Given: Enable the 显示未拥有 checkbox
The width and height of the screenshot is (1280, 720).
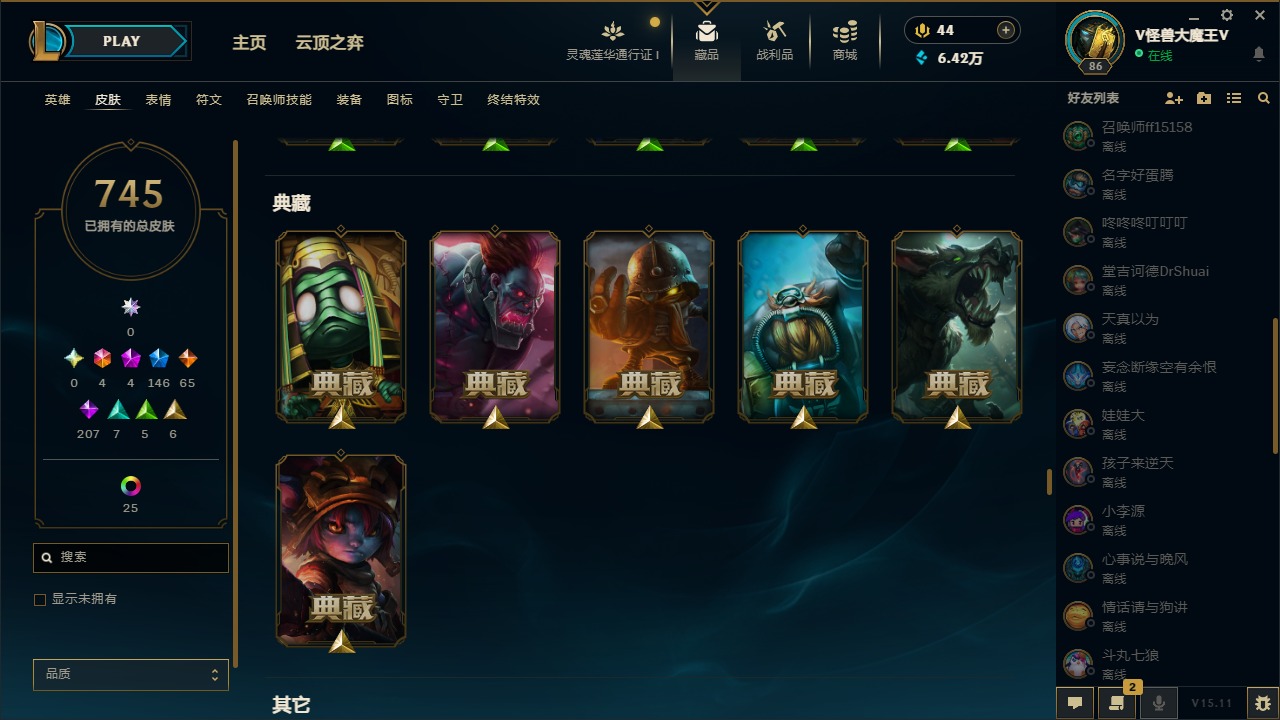Looking at the screenshot, I should click(x=40, y=599).
